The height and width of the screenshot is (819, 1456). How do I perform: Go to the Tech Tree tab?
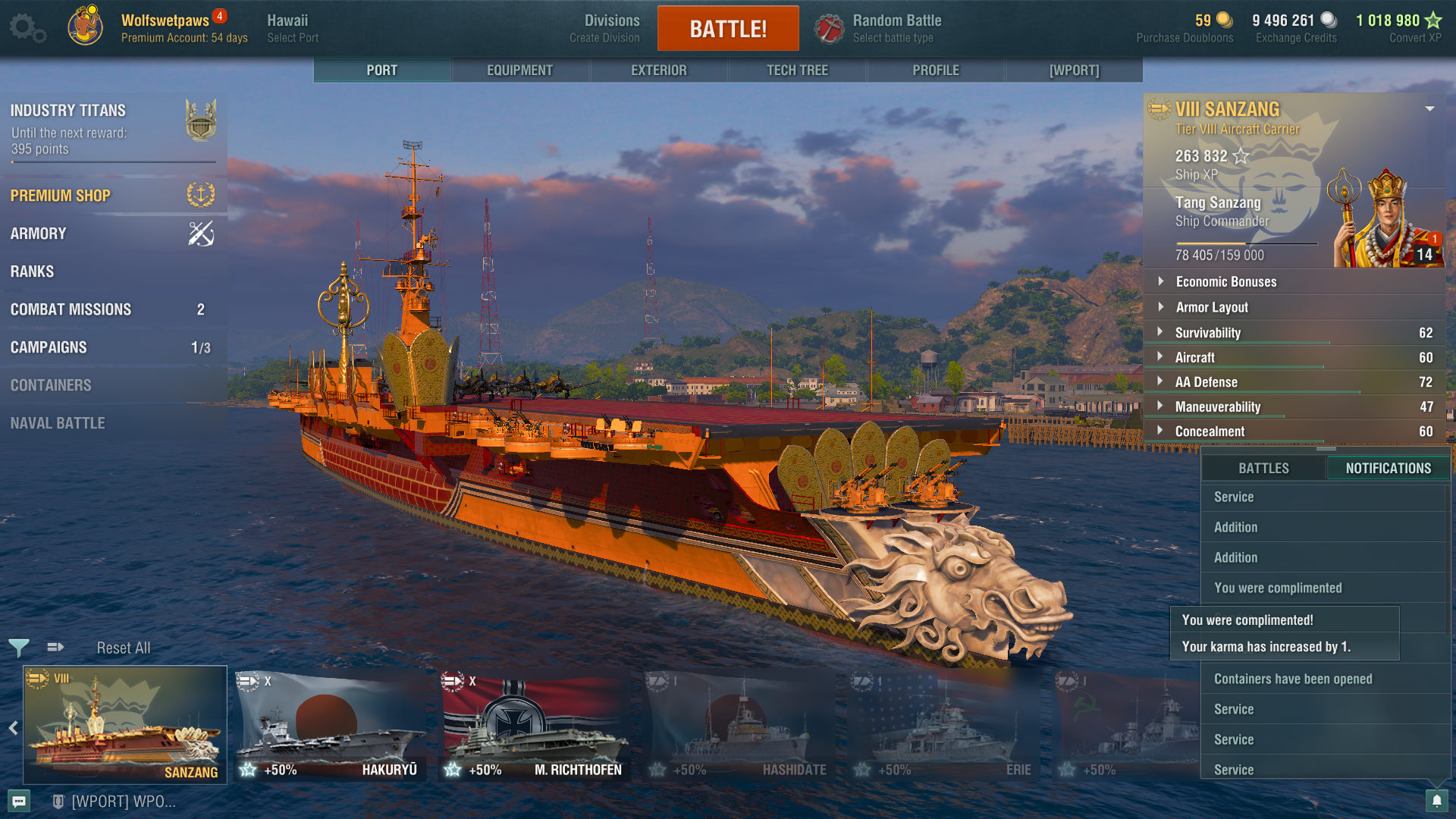797,71
